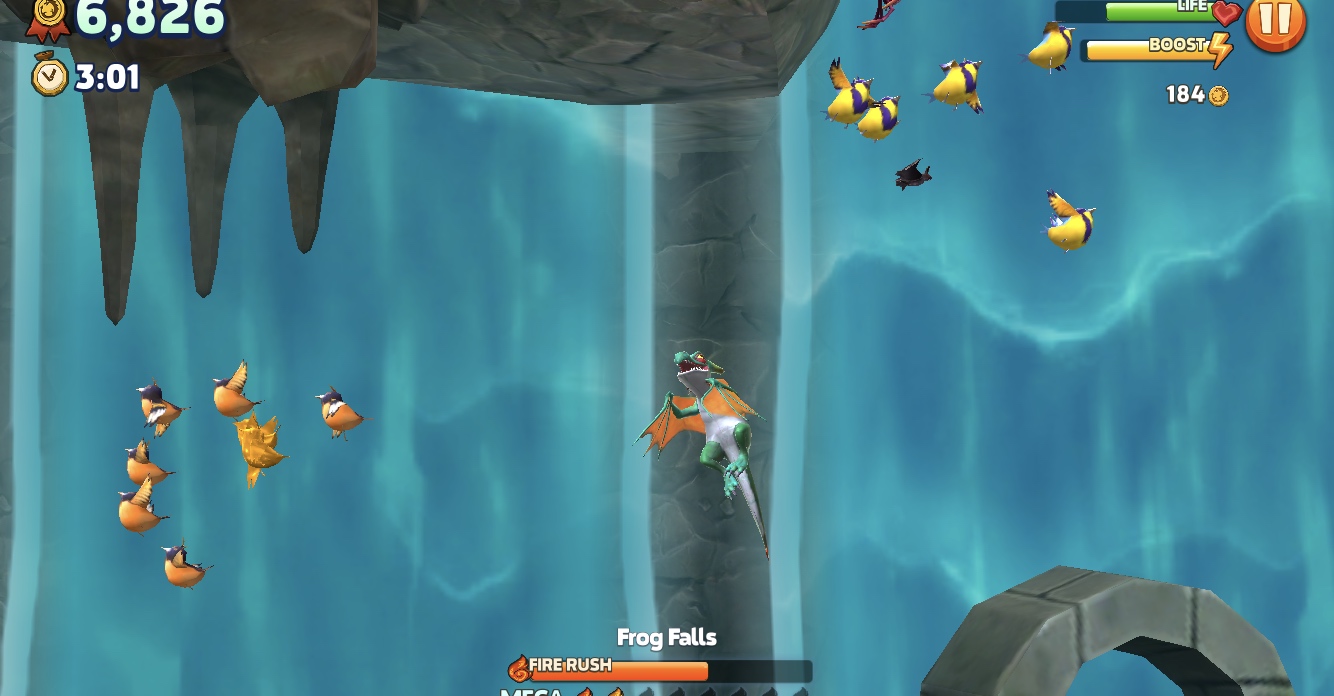The height and width of the screenshot is (696, 1334).
Task: Pause the game with the orange button
Action: [1275, 20]
